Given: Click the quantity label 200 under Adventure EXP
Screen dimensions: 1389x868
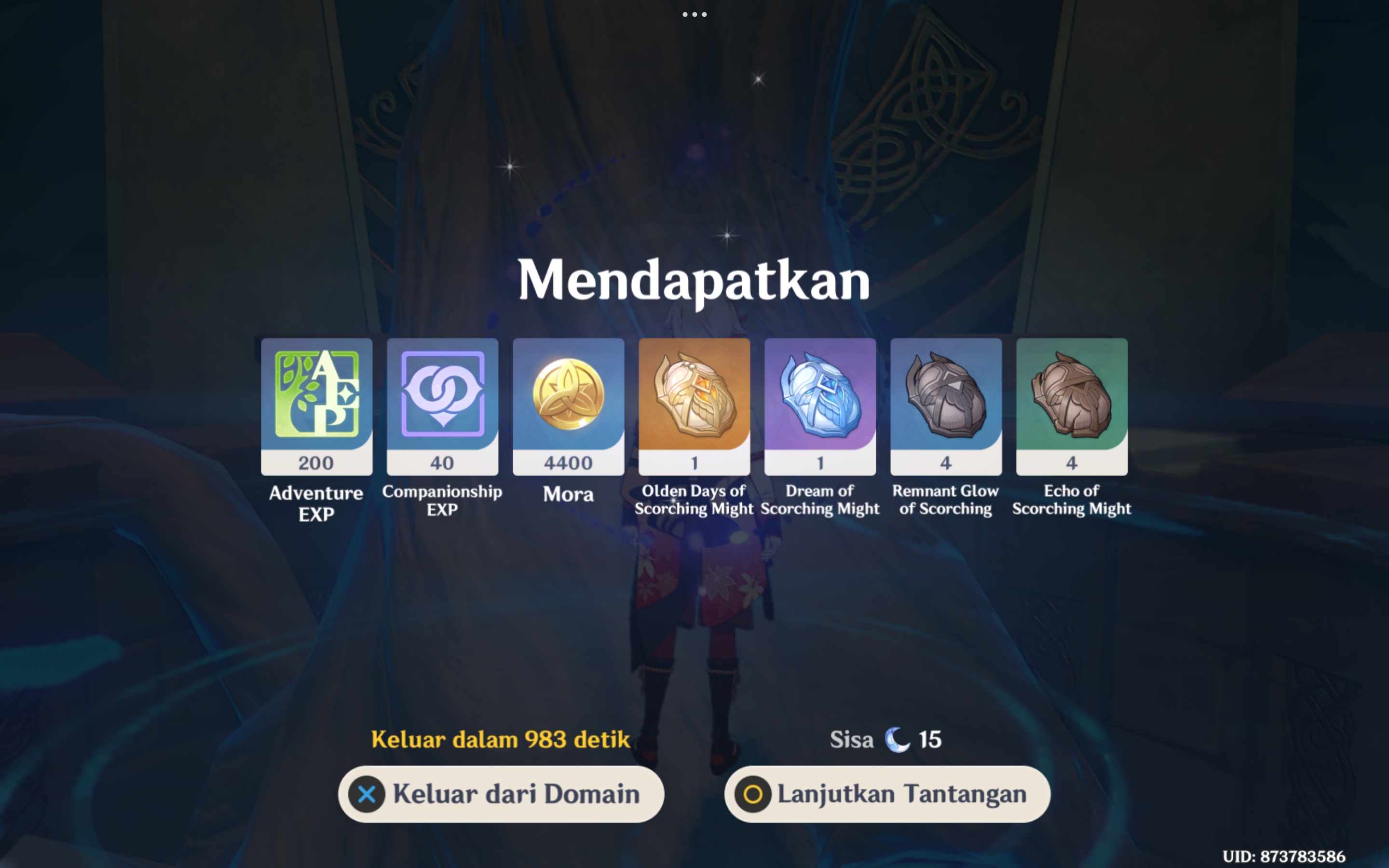Looking at the screenshot, I should (316, 462).
